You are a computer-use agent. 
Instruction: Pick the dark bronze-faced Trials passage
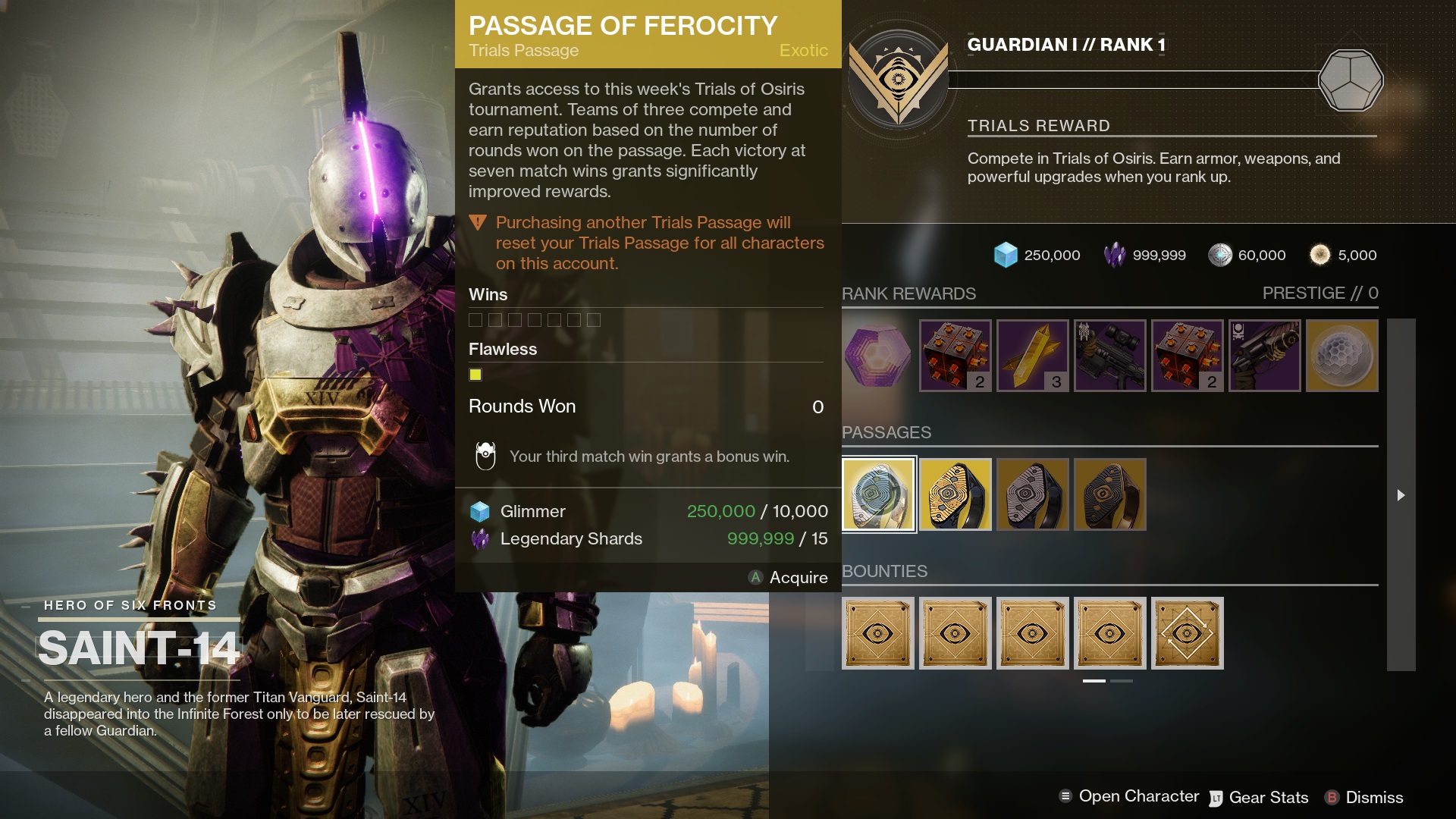tap(1110, 494)
